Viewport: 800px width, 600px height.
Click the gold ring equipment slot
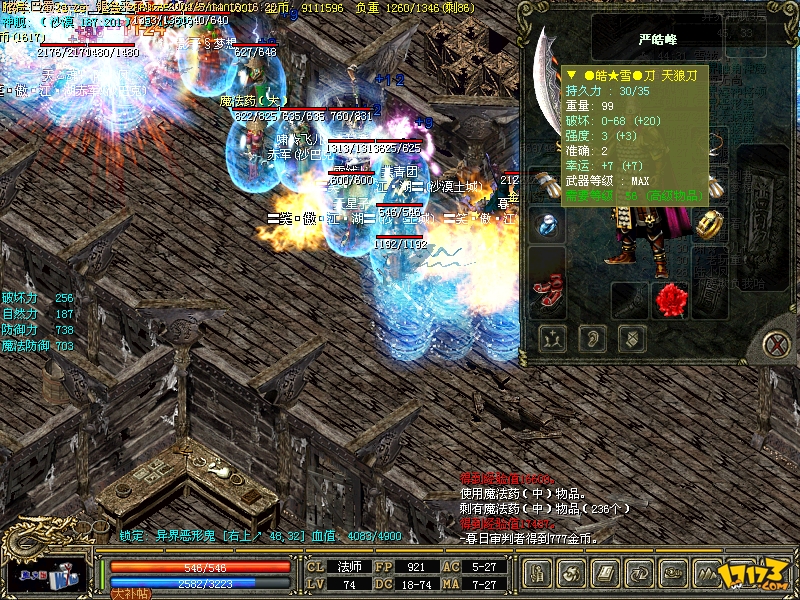(x=711, y=222)
